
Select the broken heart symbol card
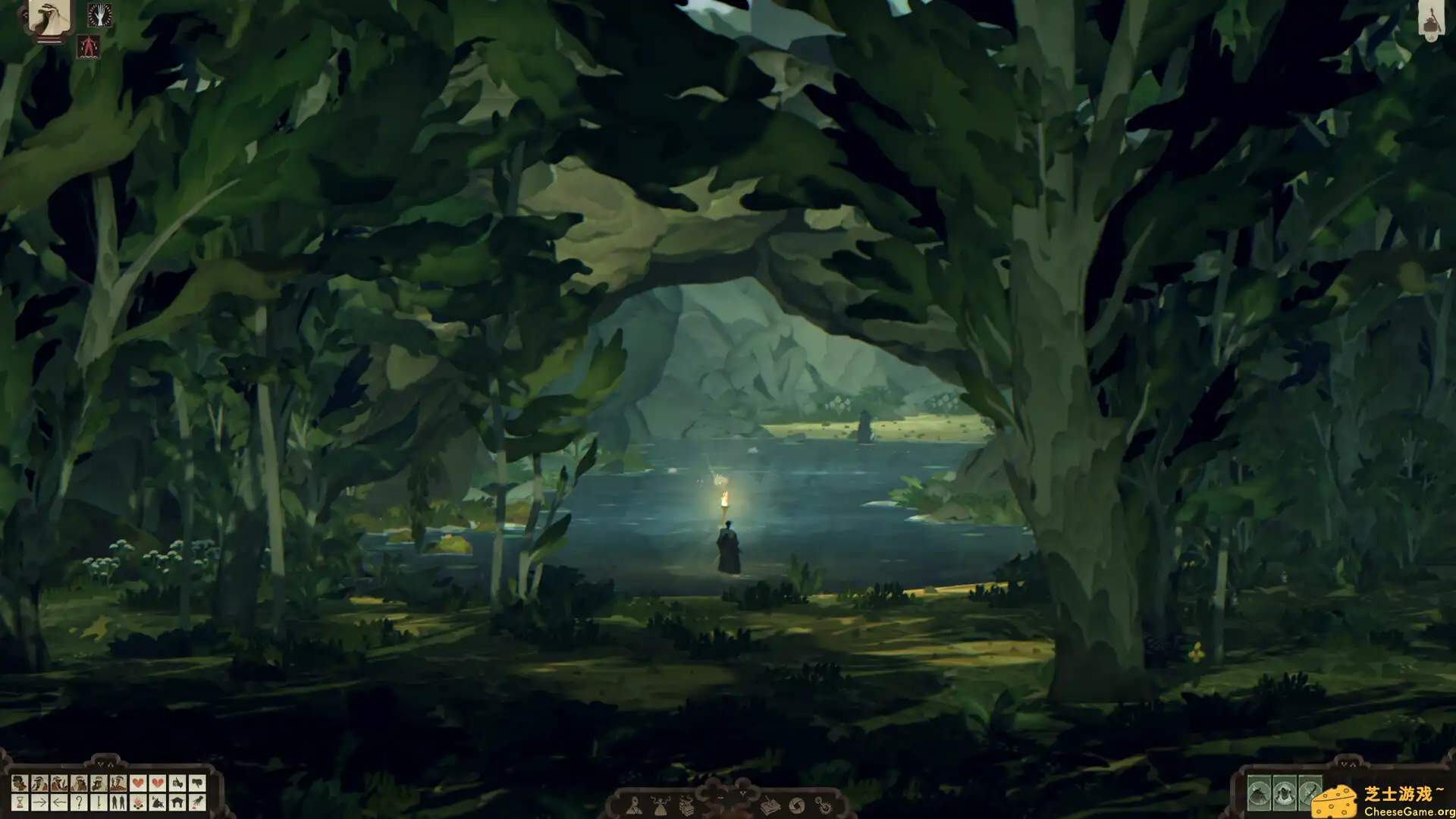pyautogui.click(x=158, y=783)
